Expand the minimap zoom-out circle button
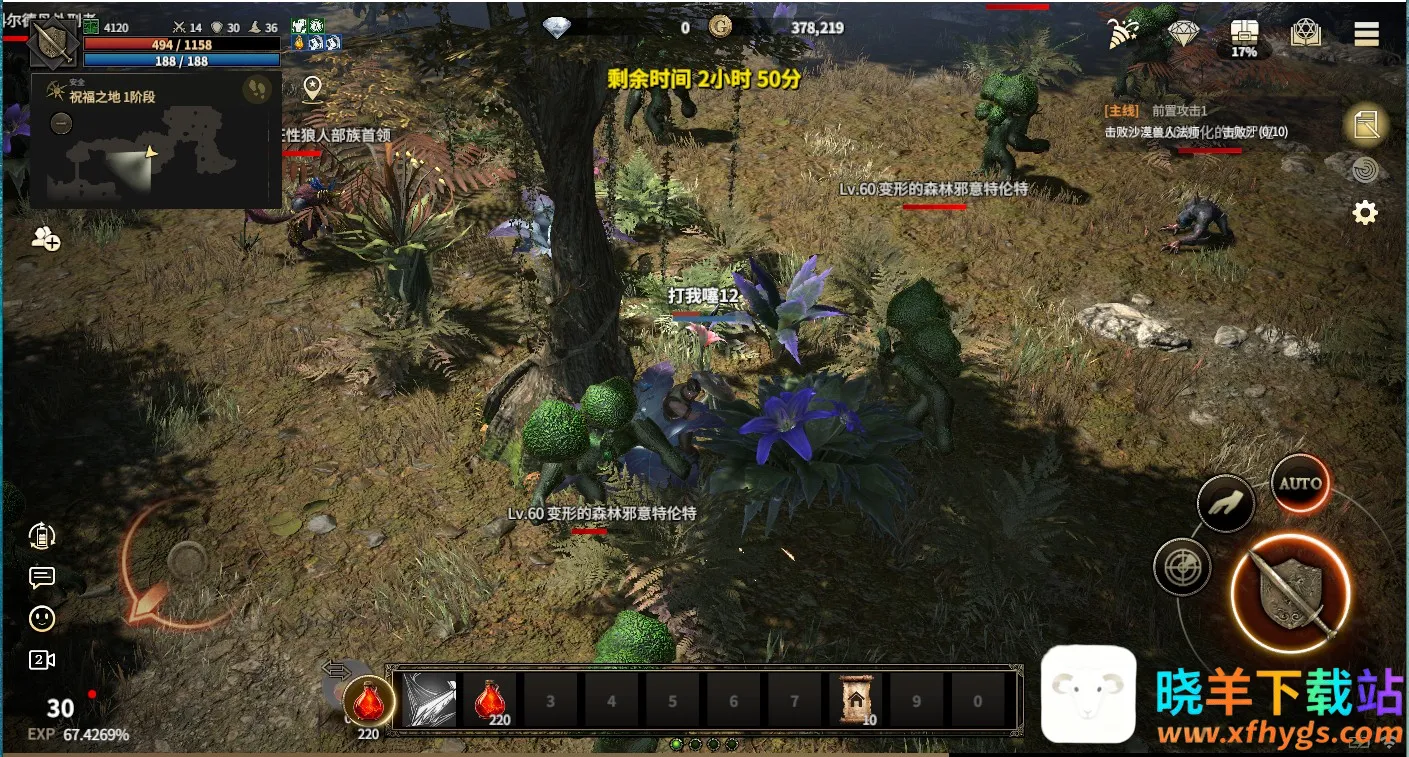Image resolution: width=1409 pixels, height=757 pixels. [61, 125]
